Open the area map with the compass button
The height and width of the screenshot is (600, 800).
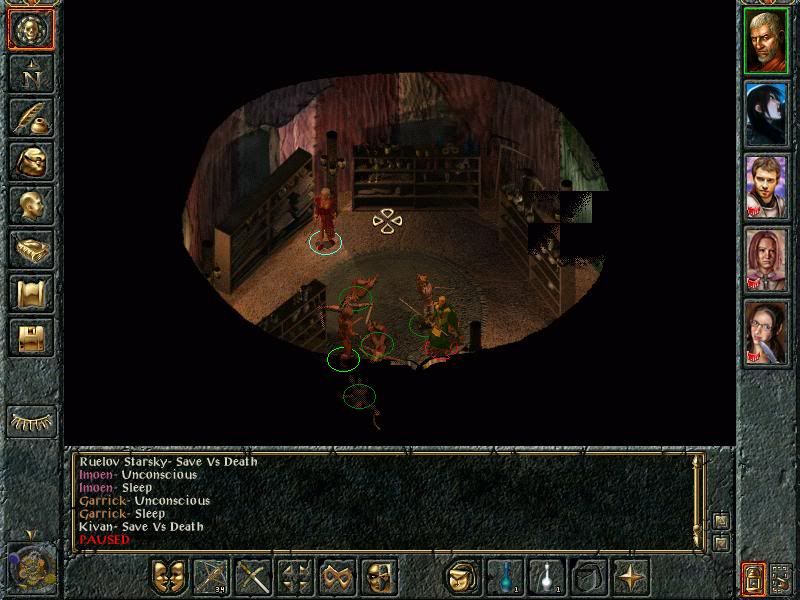[31, 73]
